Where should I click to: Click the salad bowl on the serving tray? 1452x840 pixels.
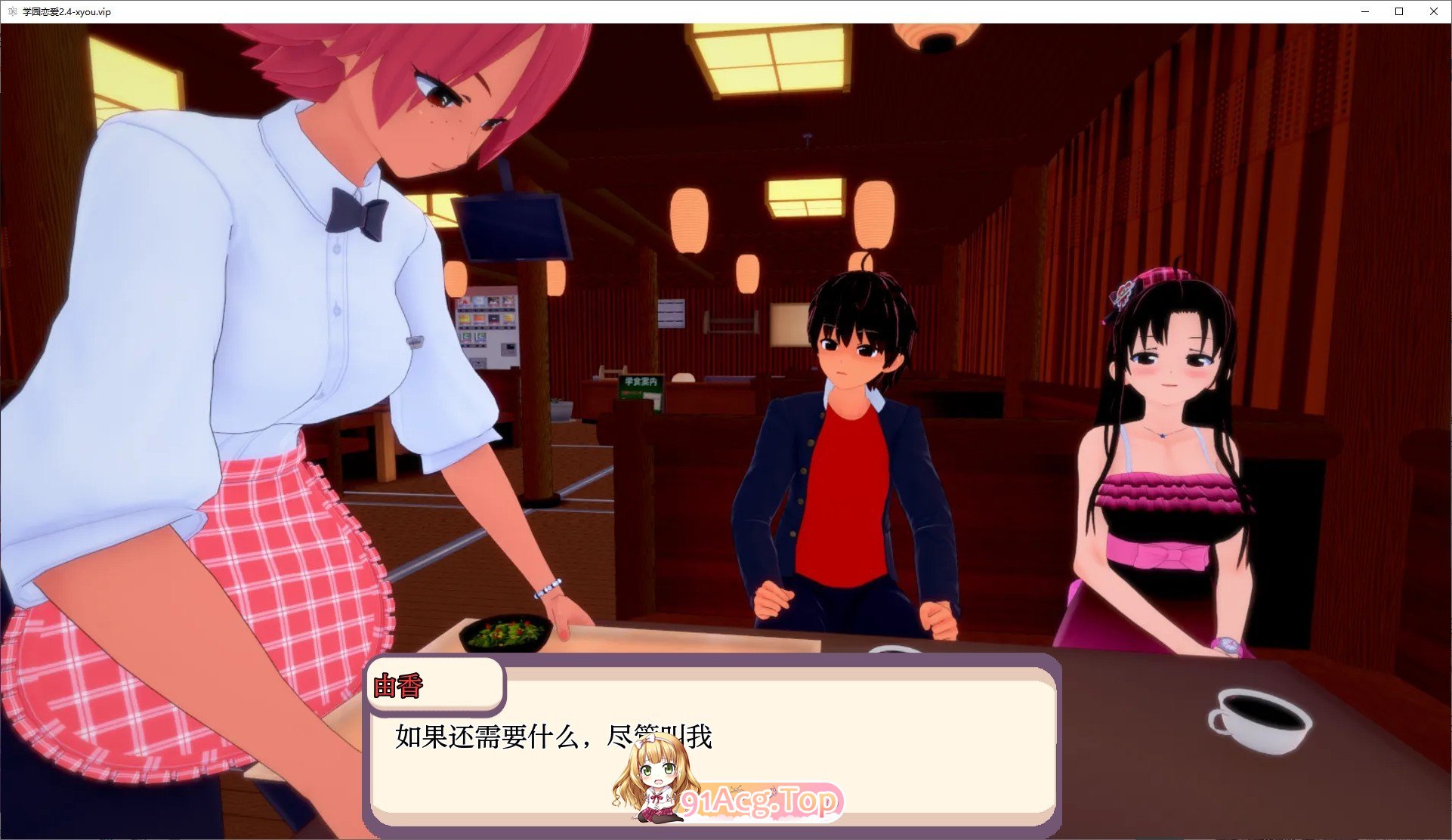(505, 631)
